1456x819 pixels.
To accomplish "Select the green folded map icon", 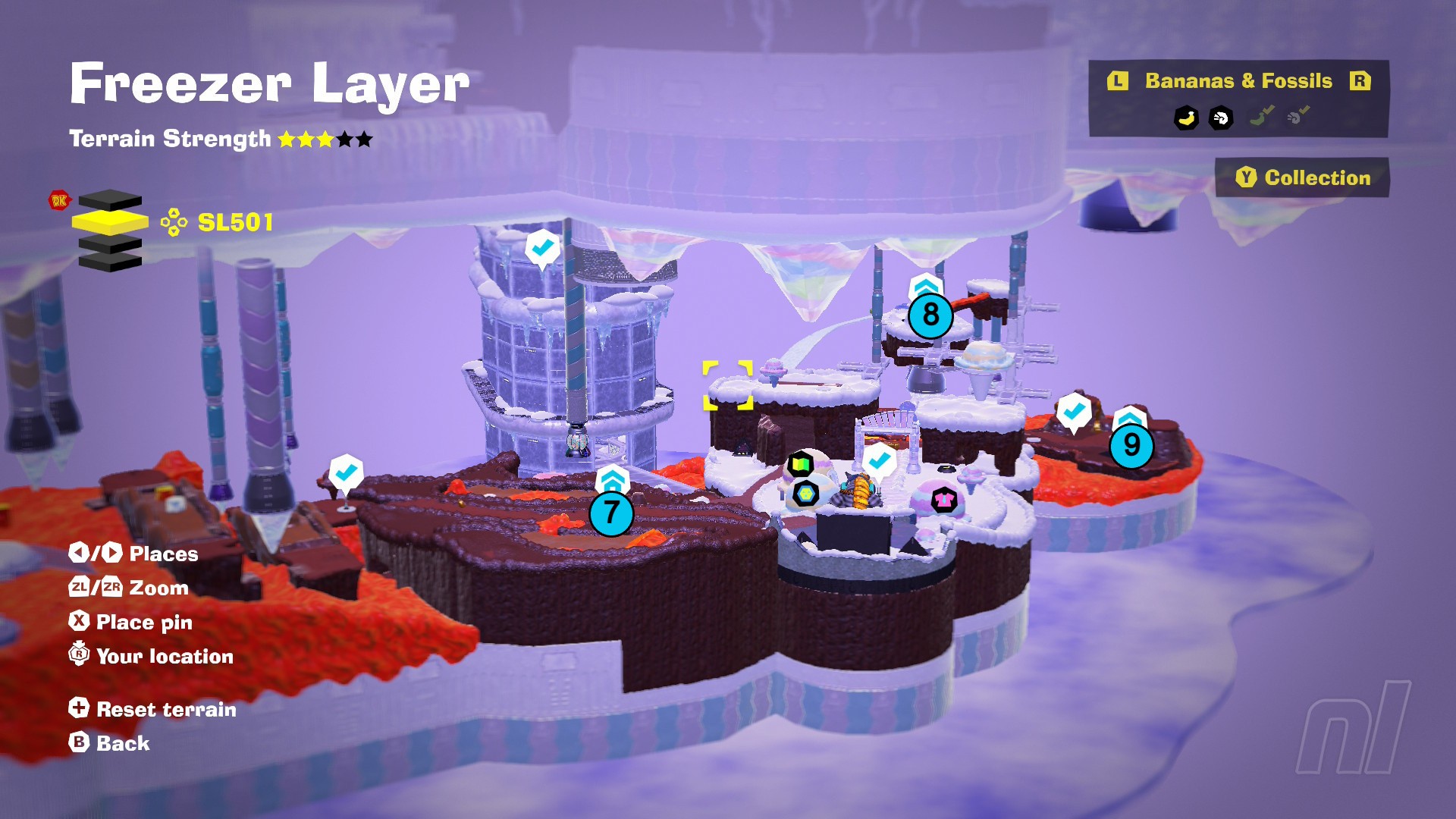I will [800, 463].
